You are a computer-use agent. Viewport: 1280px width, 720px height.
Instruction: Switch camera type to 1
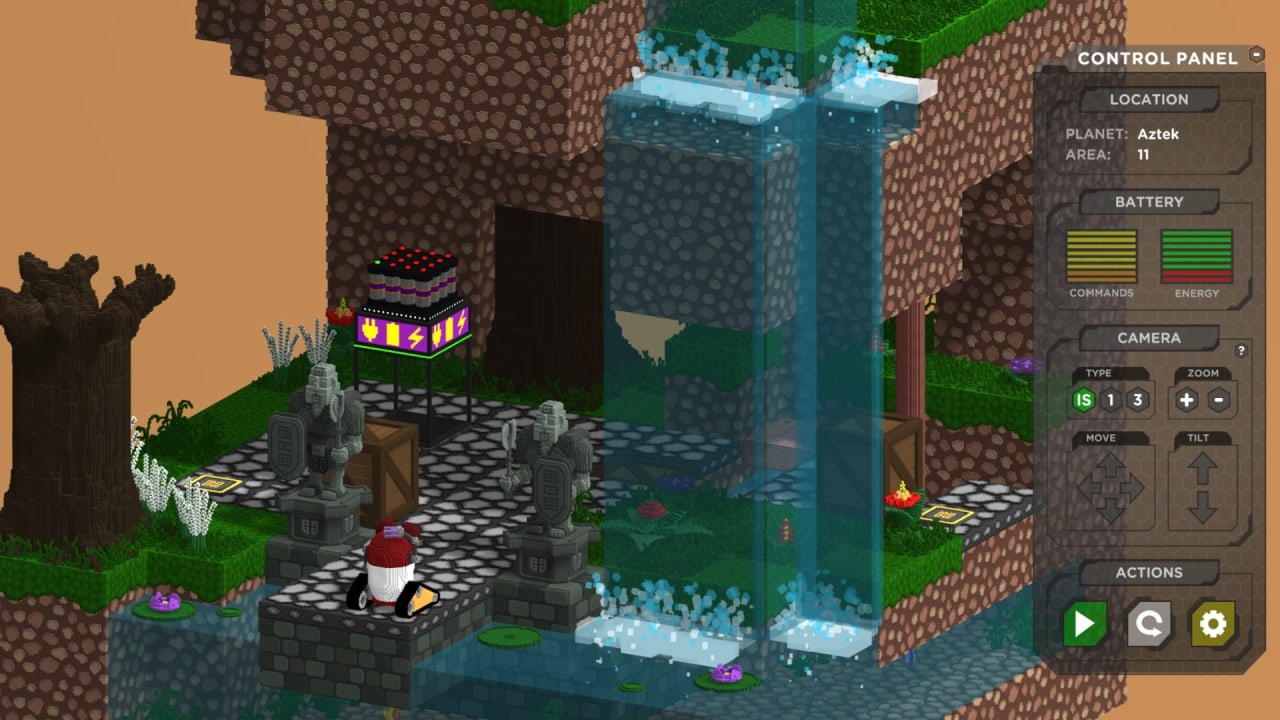click(x=1110, y=400)
